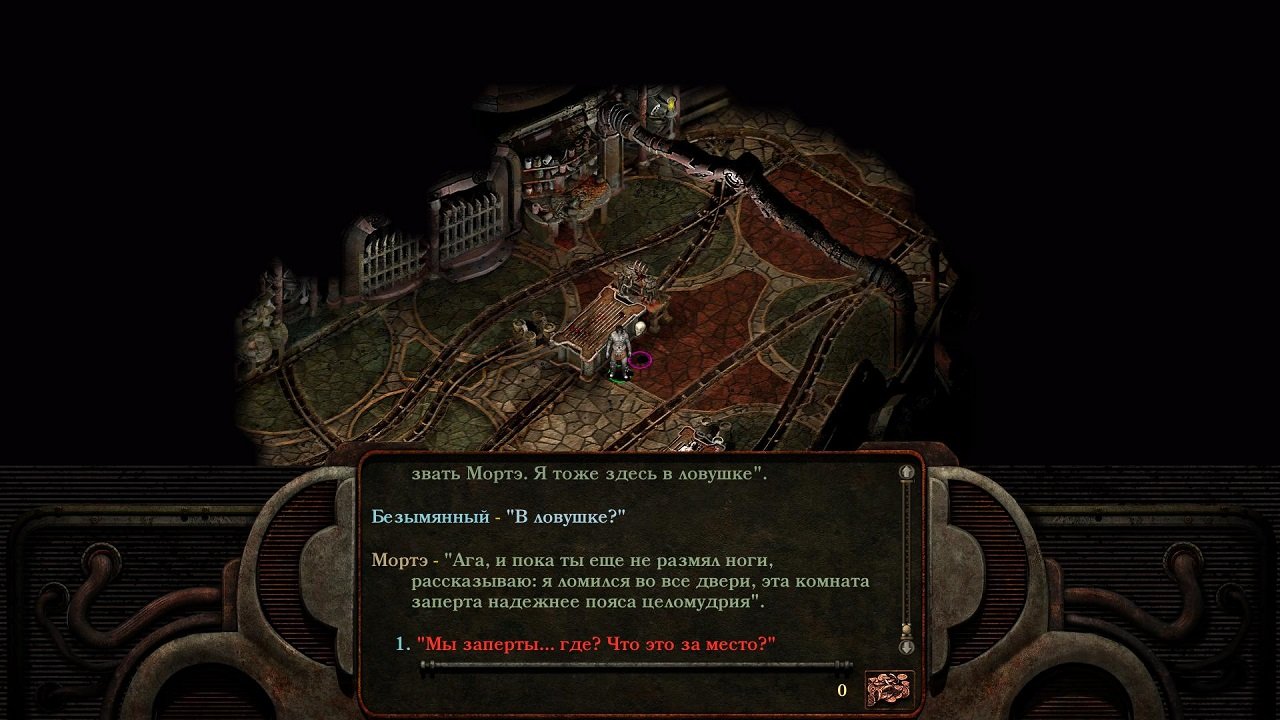The width and height of the screenshot is (1280, 720).
Task: Click the purple selection circle near the character
Action: [x=641, y=358]
